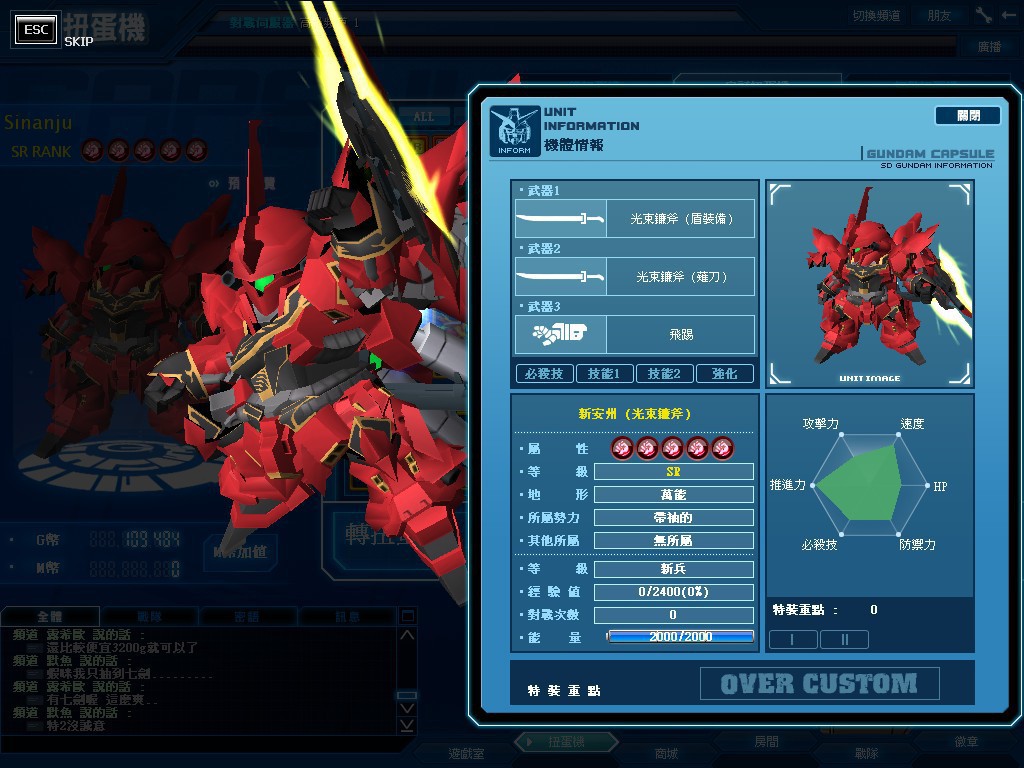
Task: Switch to the 技能2 skill tab
Action: coord(664,373)
